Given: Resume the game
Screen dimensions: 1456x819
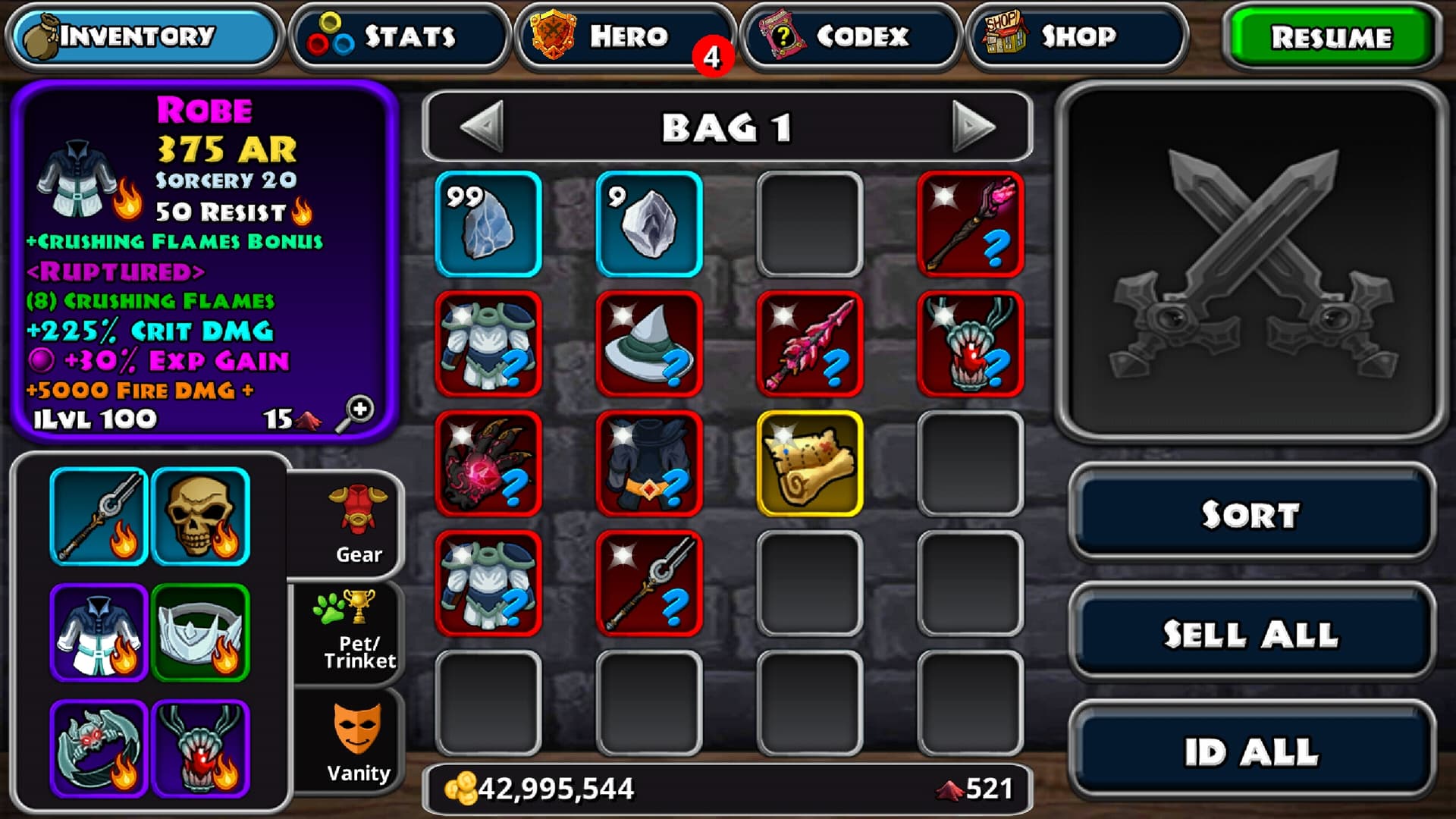Looking at the screenshot, I should 1331,36.
